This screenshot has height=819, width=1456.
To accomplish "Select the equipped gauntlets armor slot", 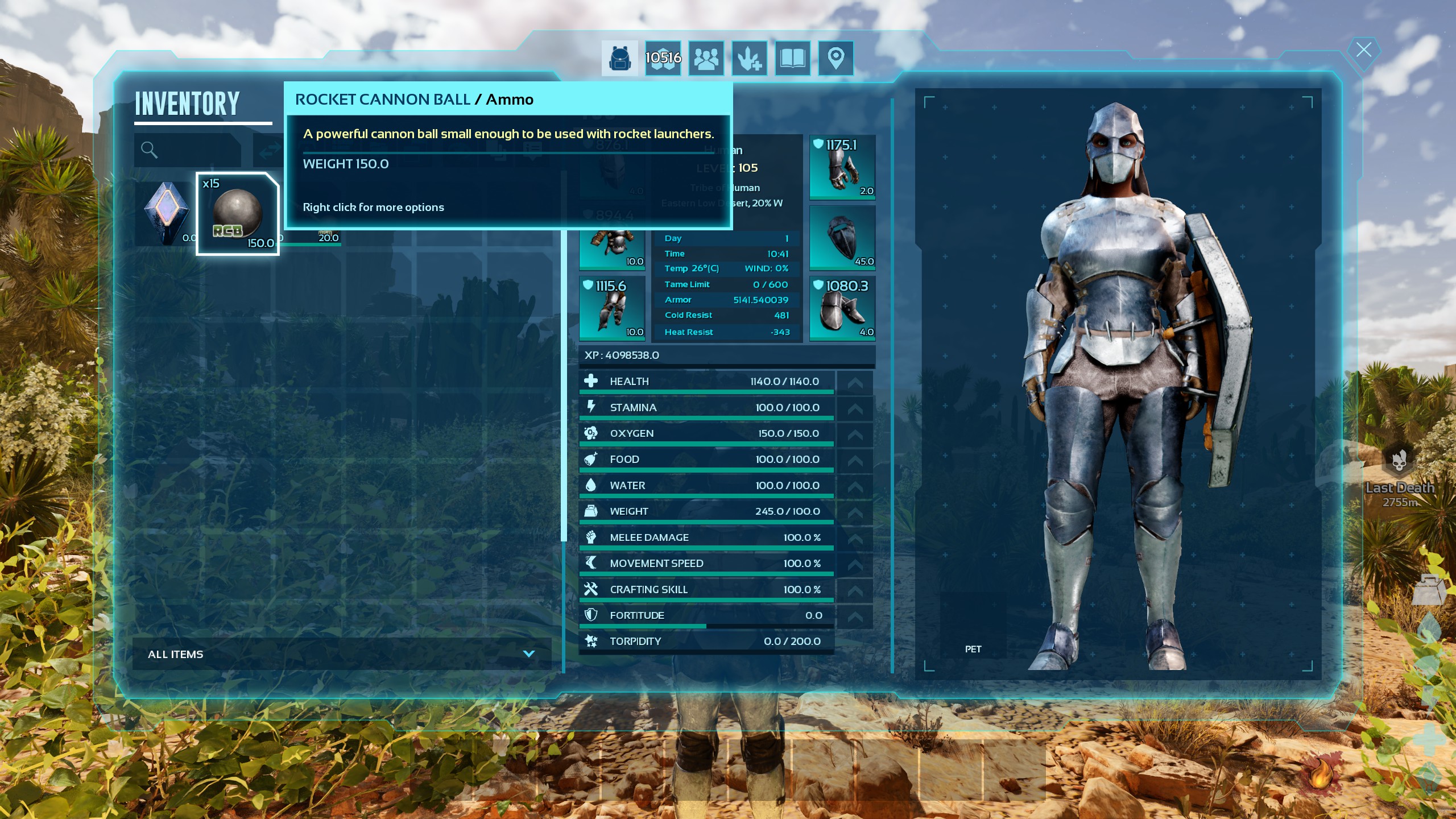I will pyautogui.click(x=842, y=167).
